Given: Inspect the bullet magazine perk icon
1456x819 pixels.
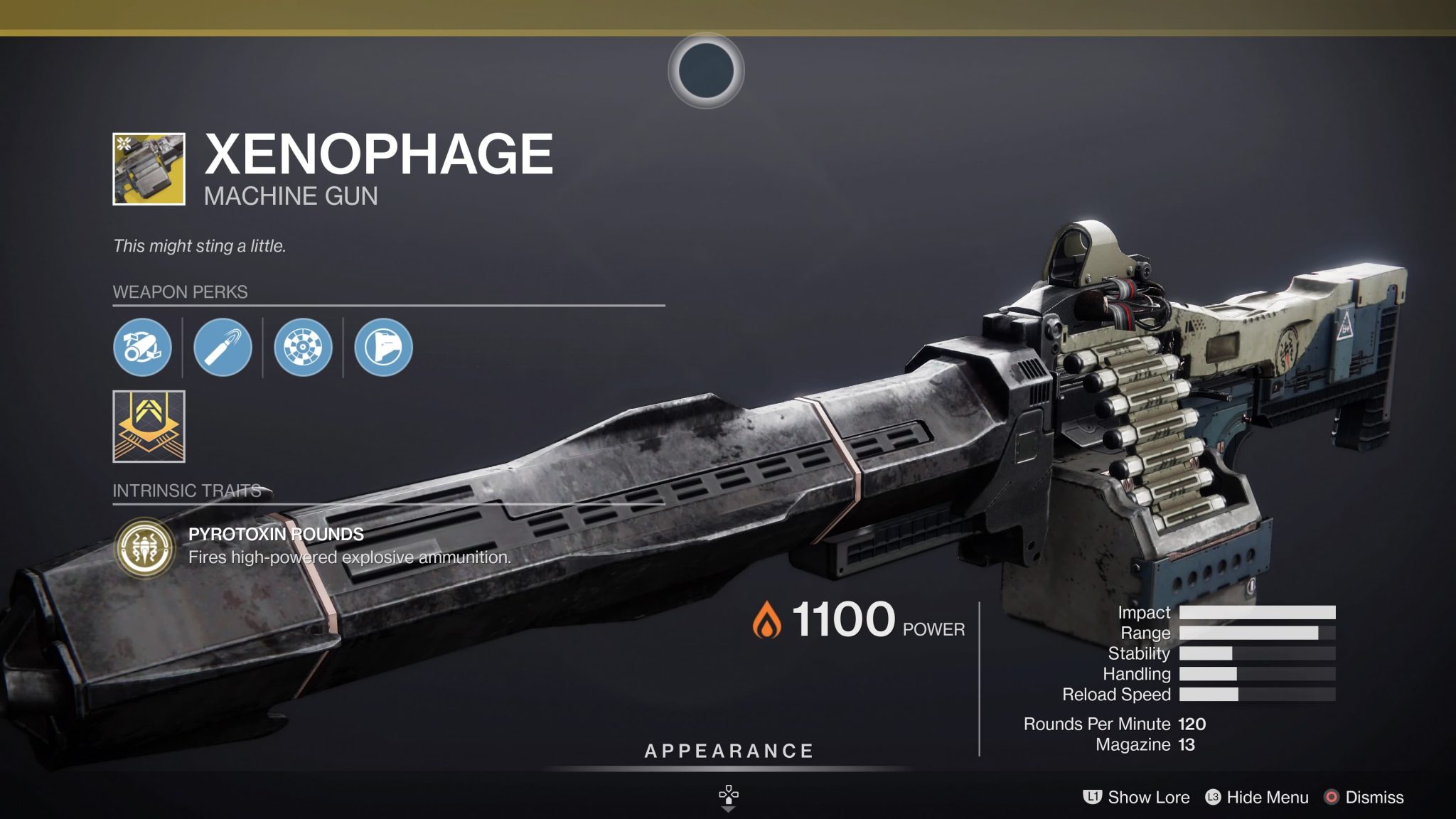Looking at the screenshot, I should click(223, 348).
